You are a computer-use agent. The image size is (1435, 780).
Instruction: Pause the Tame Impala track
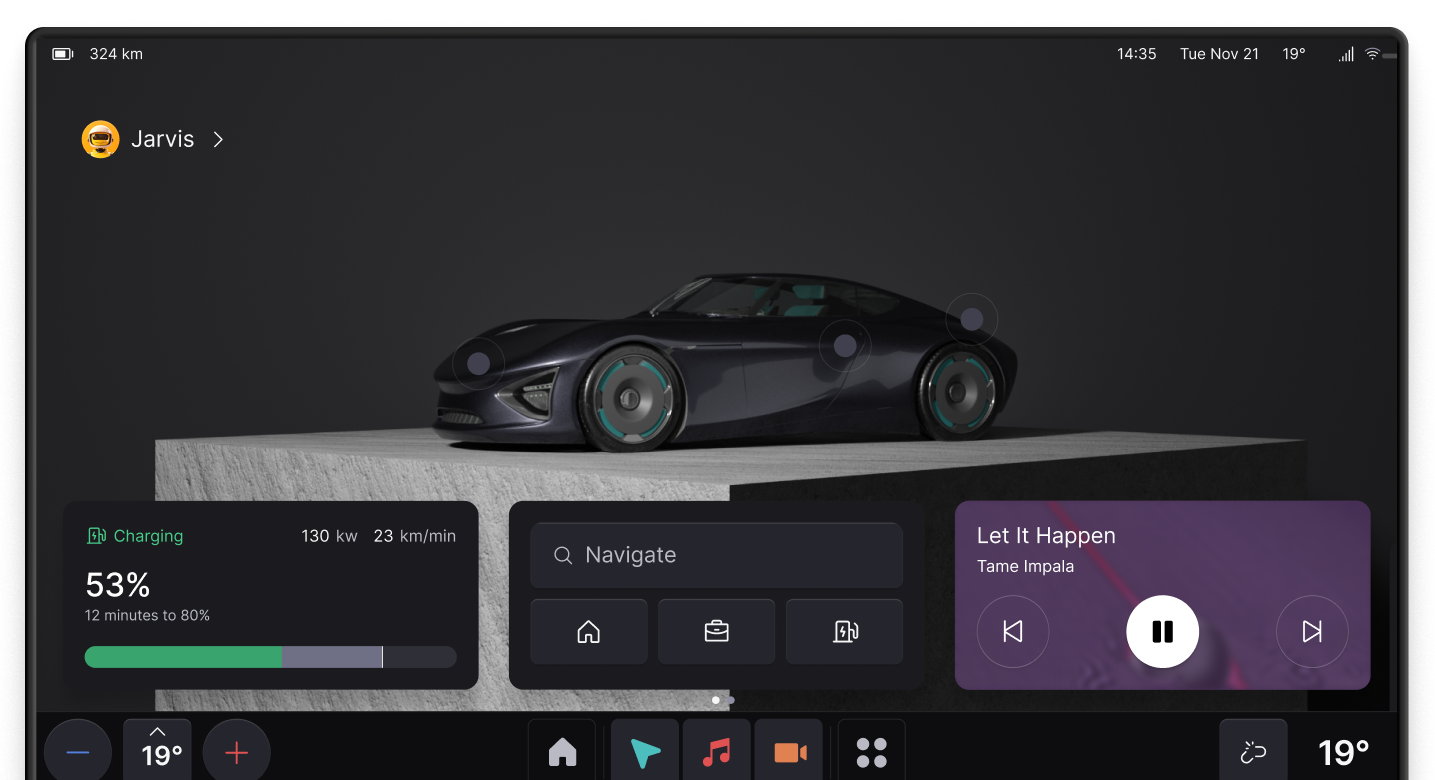[1162, 631]
